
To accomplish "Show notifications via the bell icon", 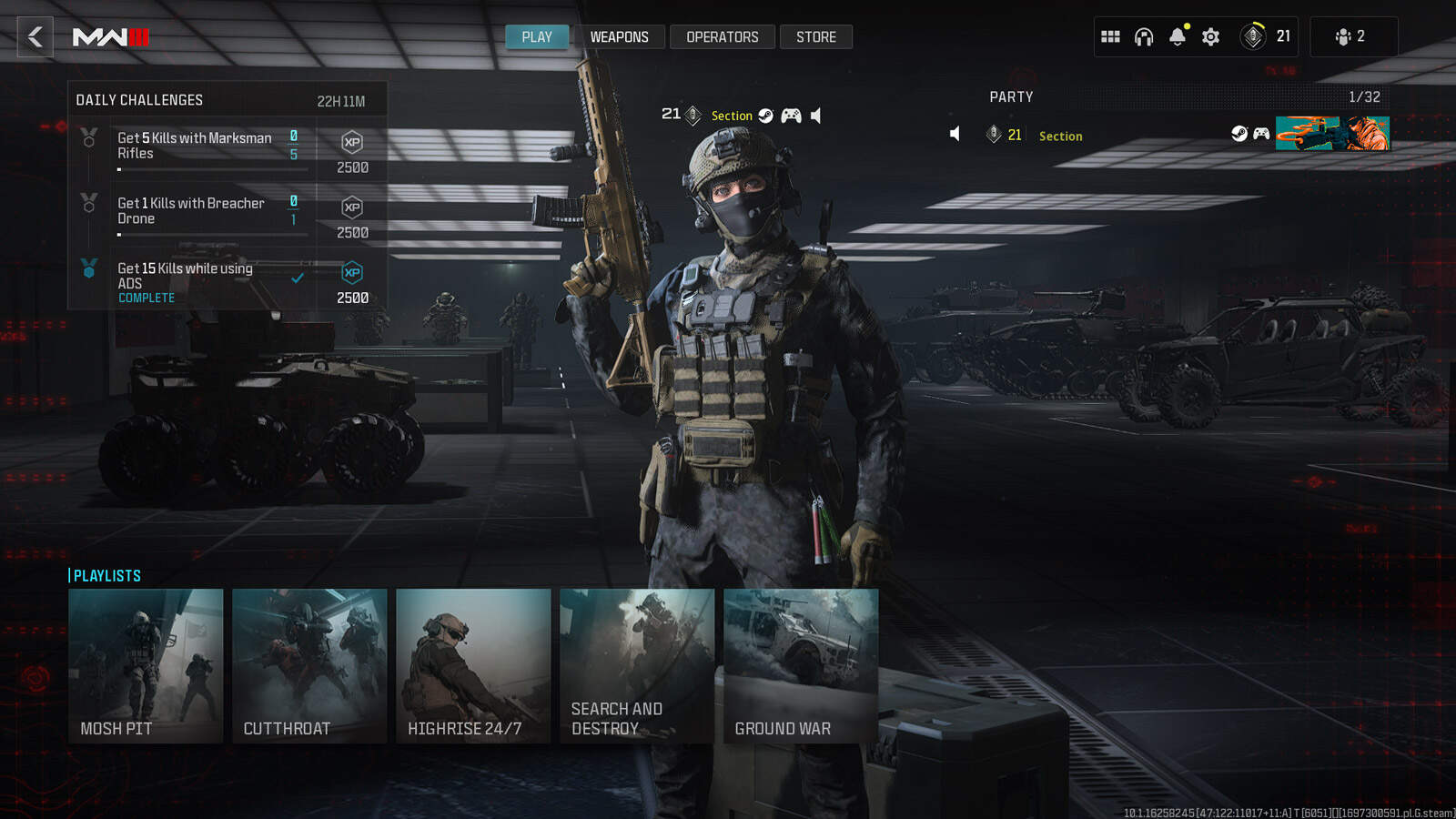I will (1178, 36).
